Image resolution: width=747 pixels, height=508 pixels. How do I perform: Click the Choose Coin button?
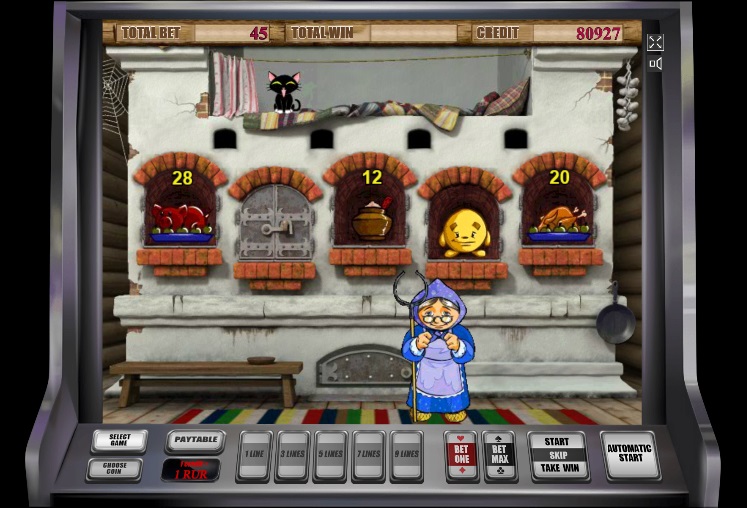114,468
